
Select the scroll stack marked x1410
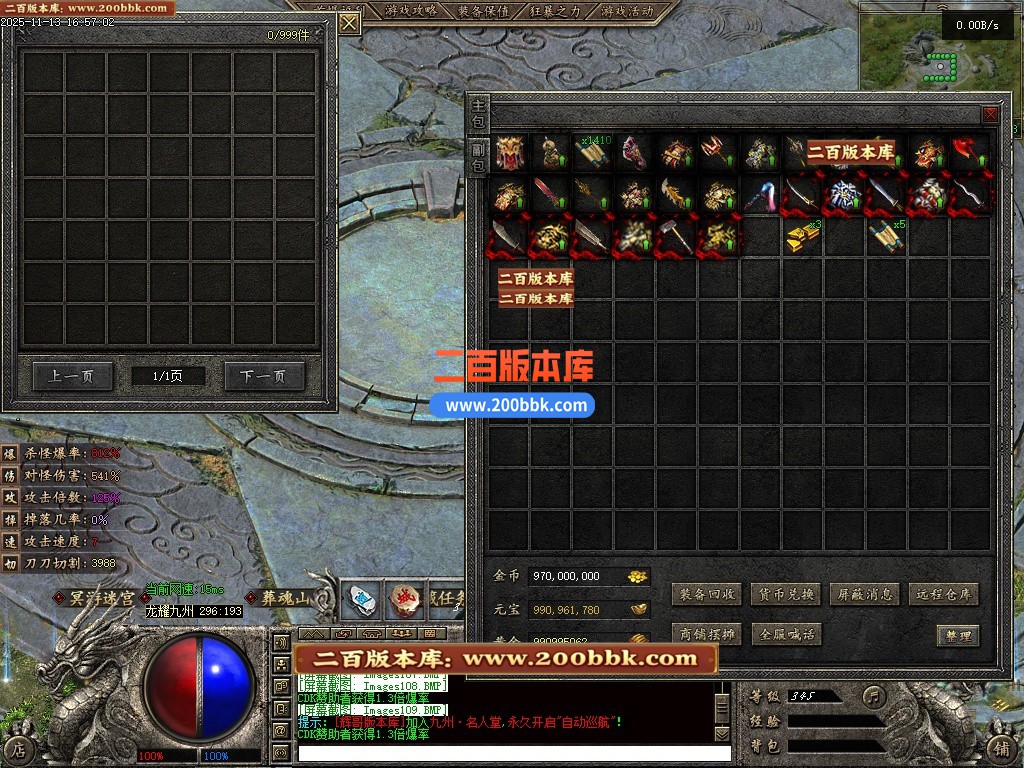coord(592,152)
